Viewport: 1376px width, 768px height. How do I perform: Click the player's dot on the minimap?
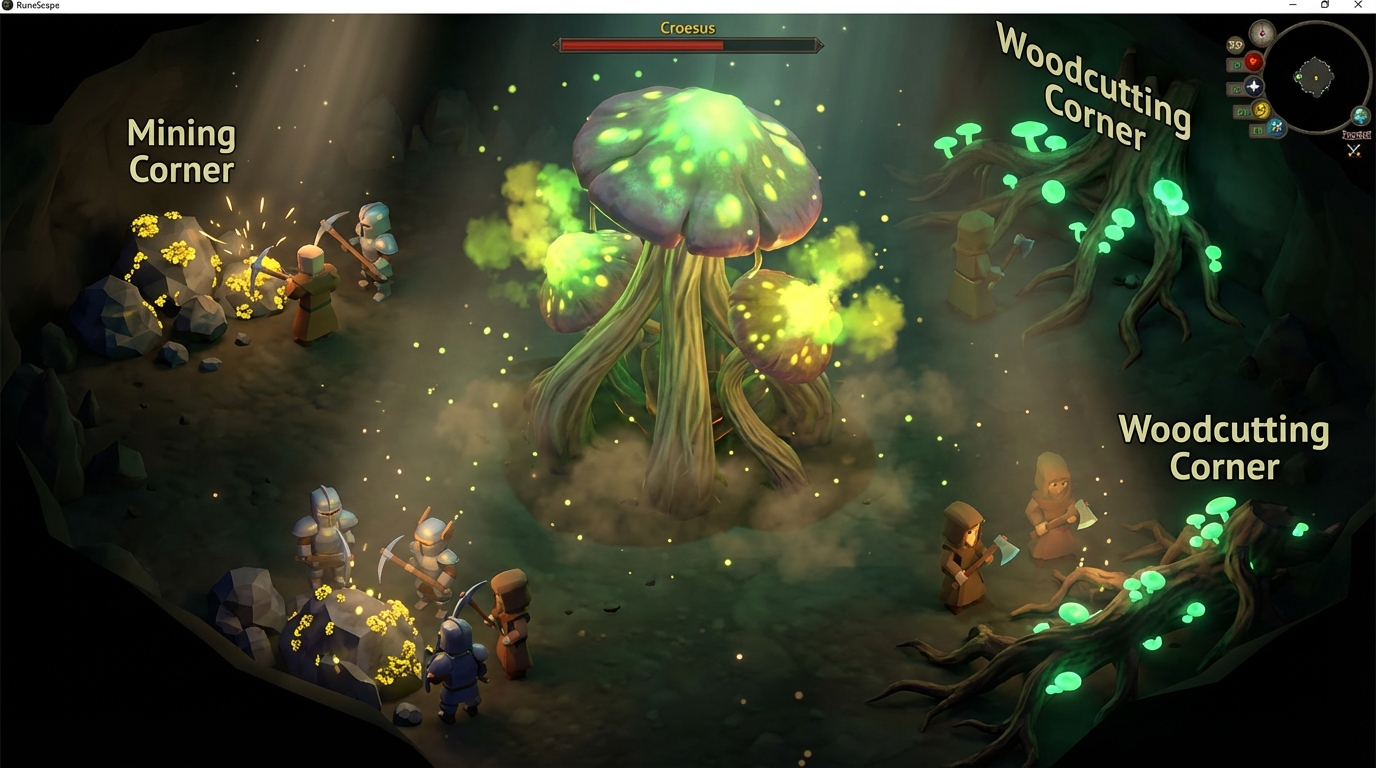pos(1315,77)
